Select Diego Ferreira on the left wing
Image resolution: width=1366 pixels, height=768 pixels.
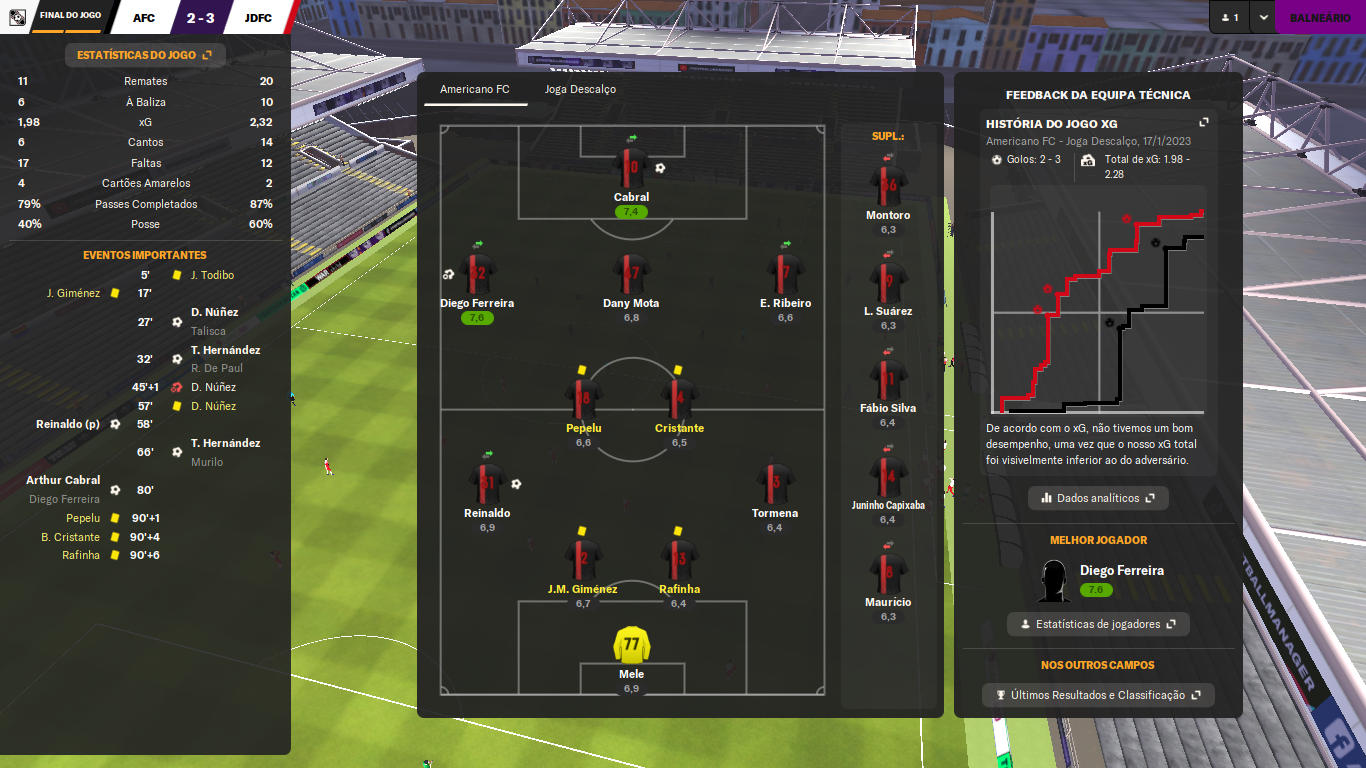click(x=477, y=273)
